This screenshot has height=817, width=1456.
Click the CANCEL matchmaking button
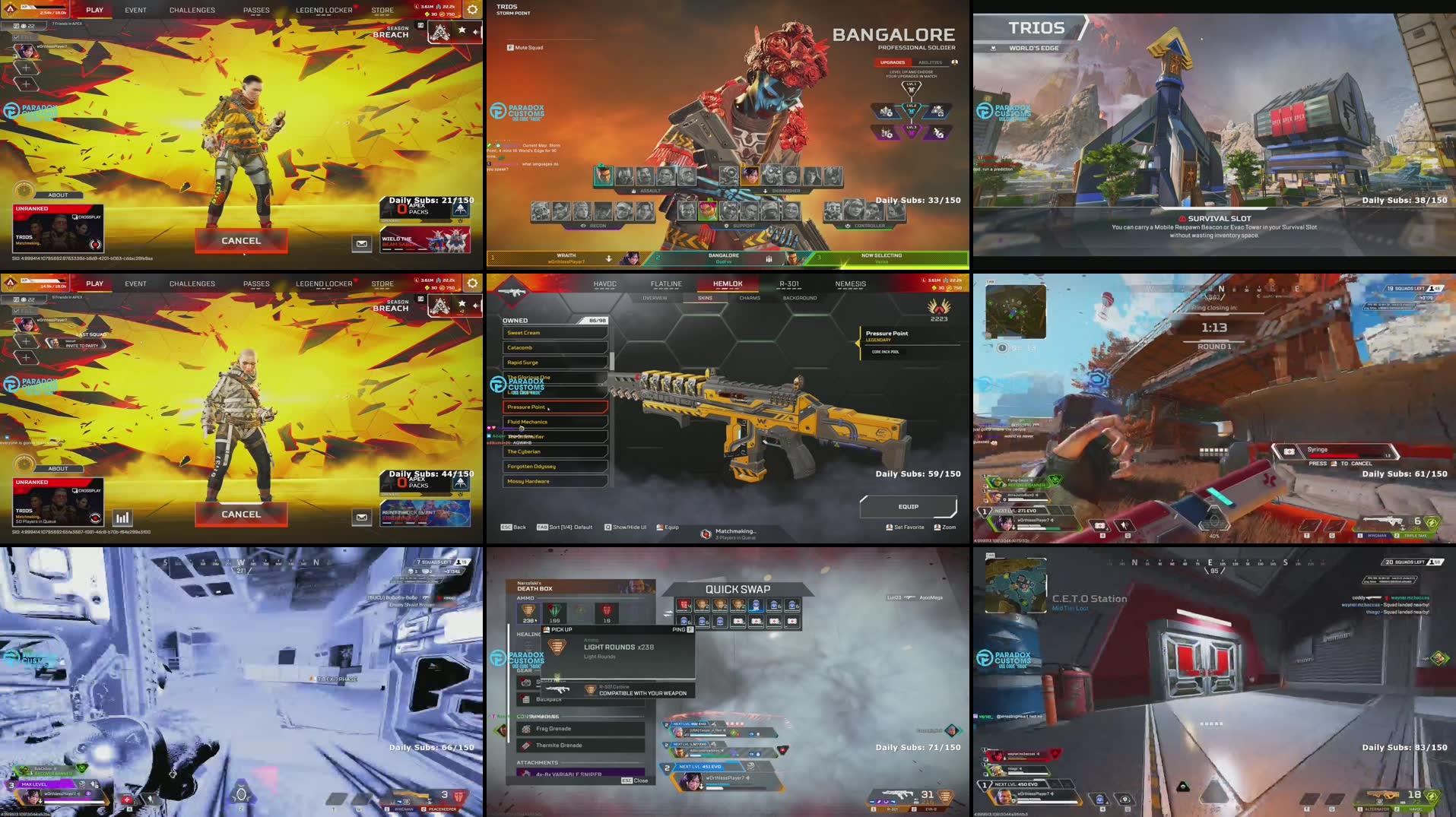tap(241, 241)
